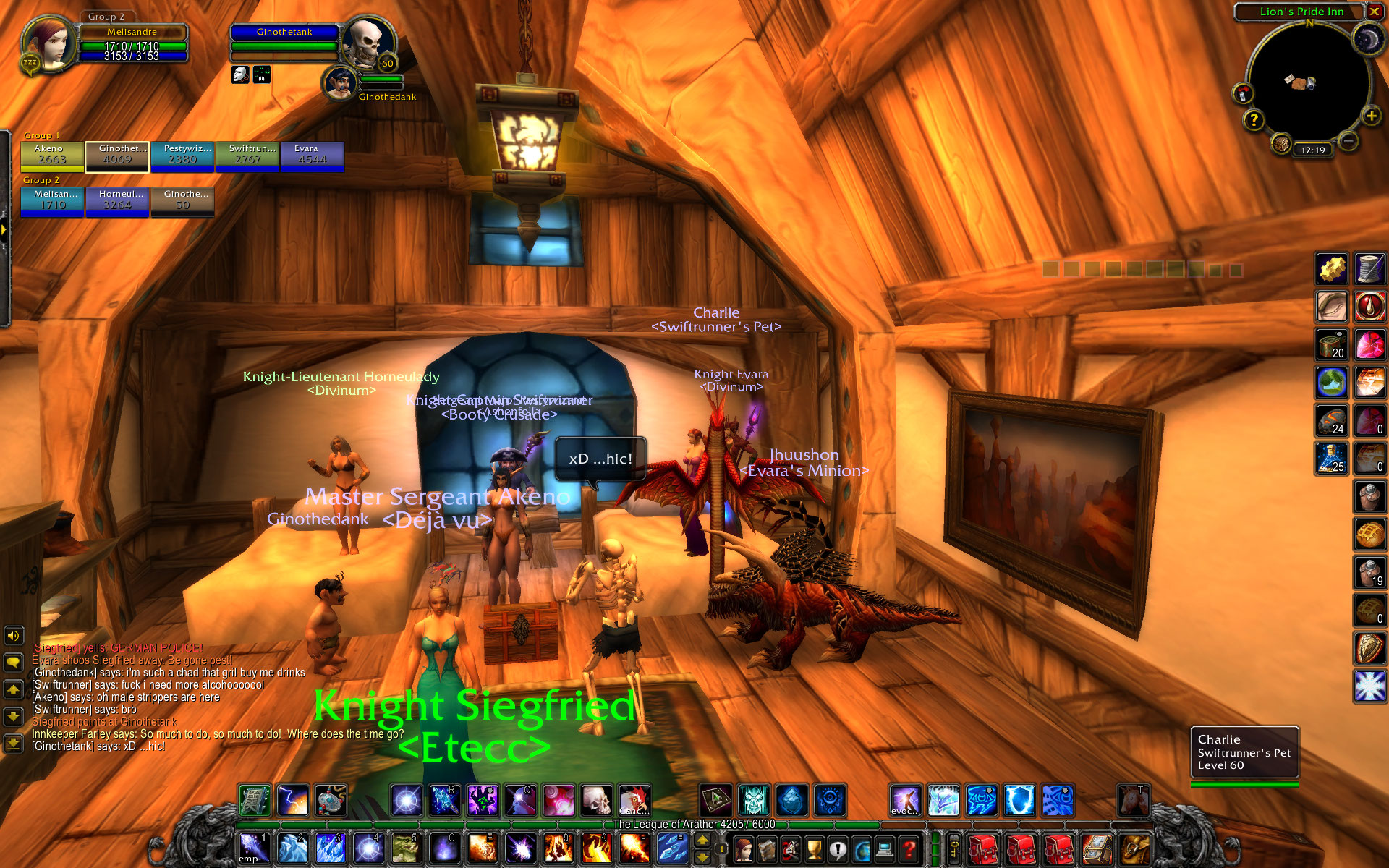Activate the chicken icon action button
The image size is (1389, 868).
point(634,801)
